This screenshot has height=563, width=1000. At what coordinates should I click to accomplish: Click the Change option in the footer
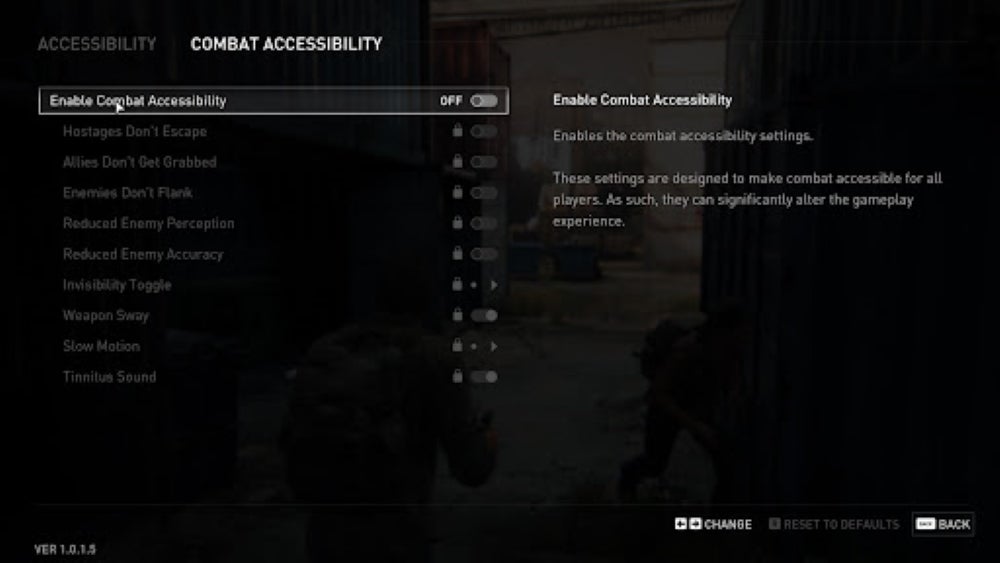[x=713, y=524]
